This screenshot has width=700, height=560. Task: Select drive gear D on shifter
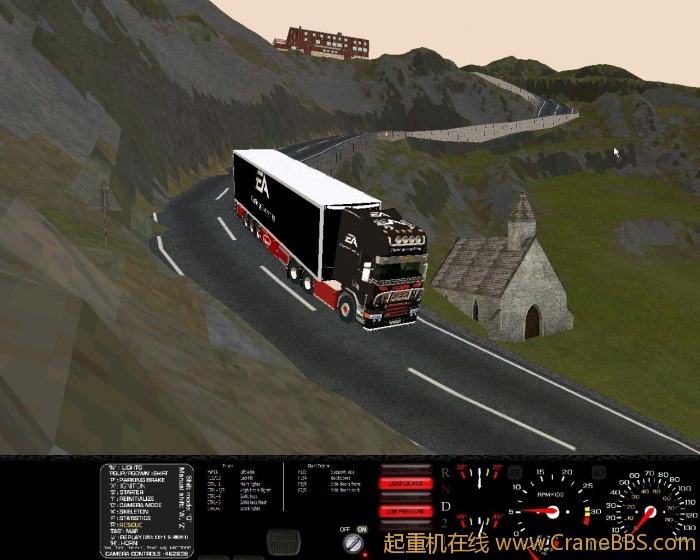pos(445,508)
